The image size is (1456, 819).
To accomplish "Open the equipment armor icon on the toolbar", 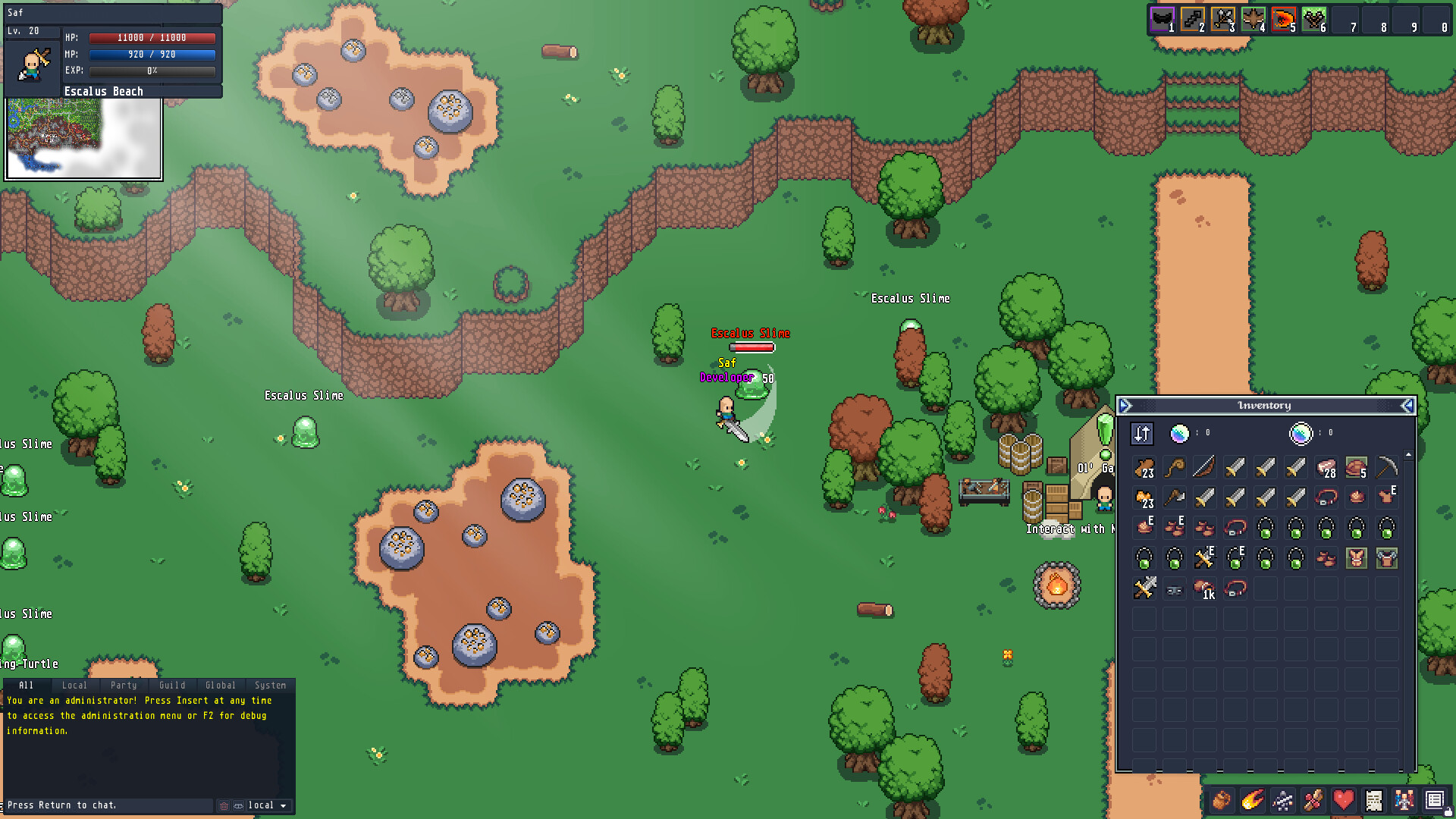I will [x=1282, y=800].
